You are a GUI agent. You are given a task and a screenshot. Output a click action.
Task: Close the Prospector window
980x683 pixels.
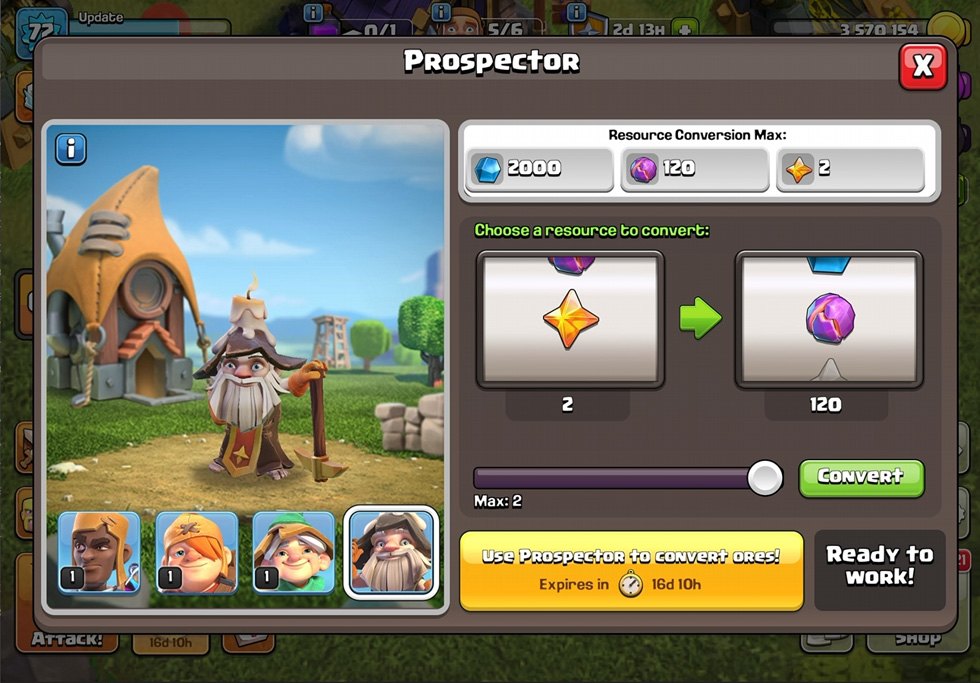(922, 67)
